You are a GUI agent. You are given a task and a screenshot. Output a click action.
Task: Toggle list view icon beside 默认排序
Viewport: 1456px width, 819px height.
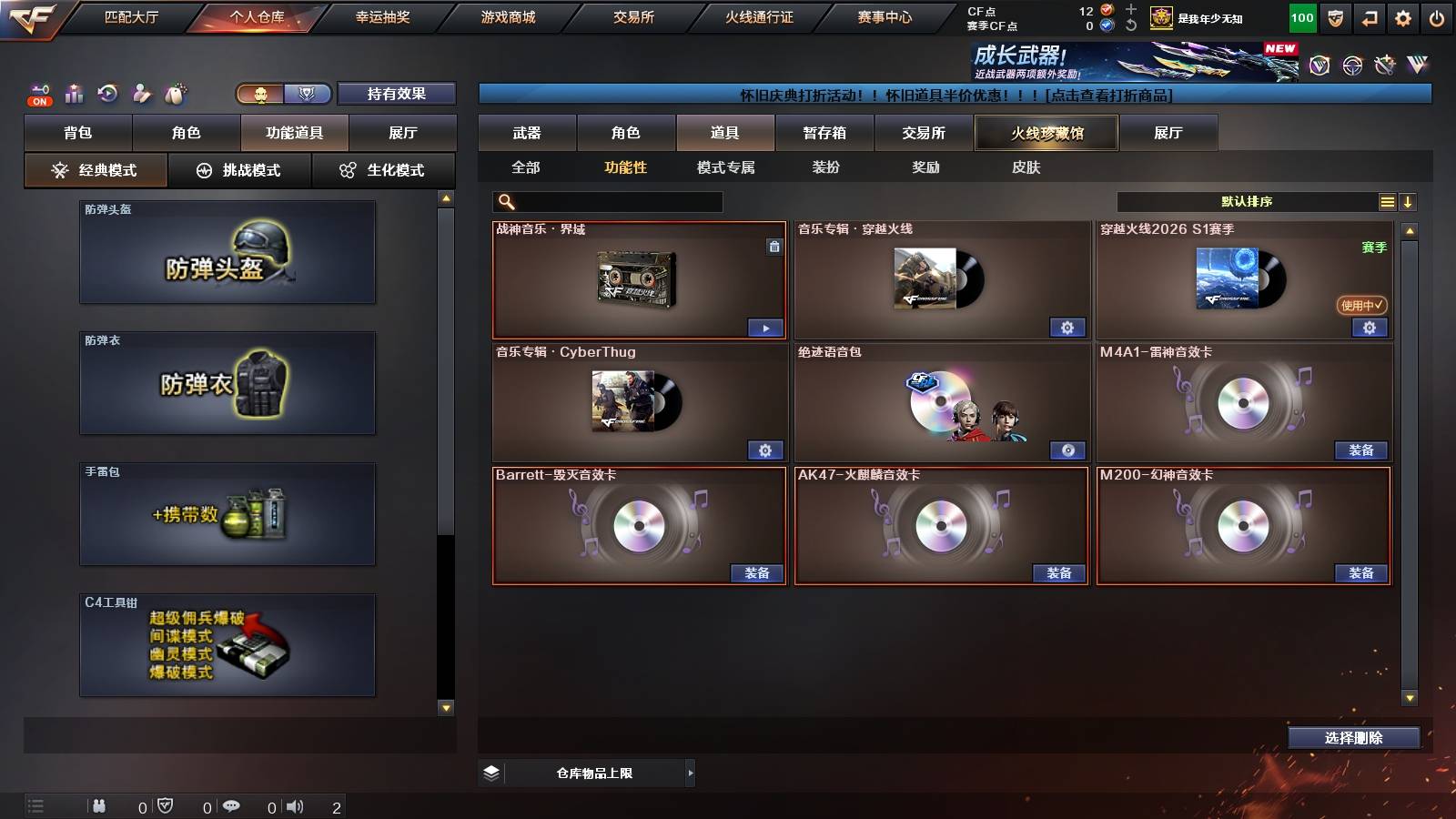click(1387, 199)
